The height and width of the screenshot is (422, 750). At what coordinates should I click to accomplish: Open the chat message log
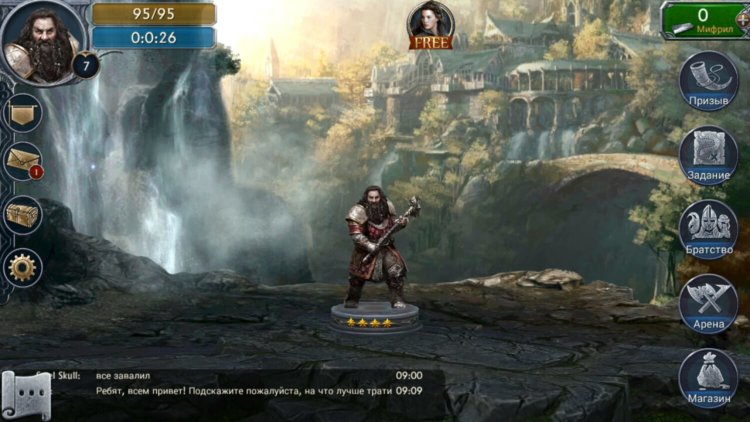click(x=250, y=383)
